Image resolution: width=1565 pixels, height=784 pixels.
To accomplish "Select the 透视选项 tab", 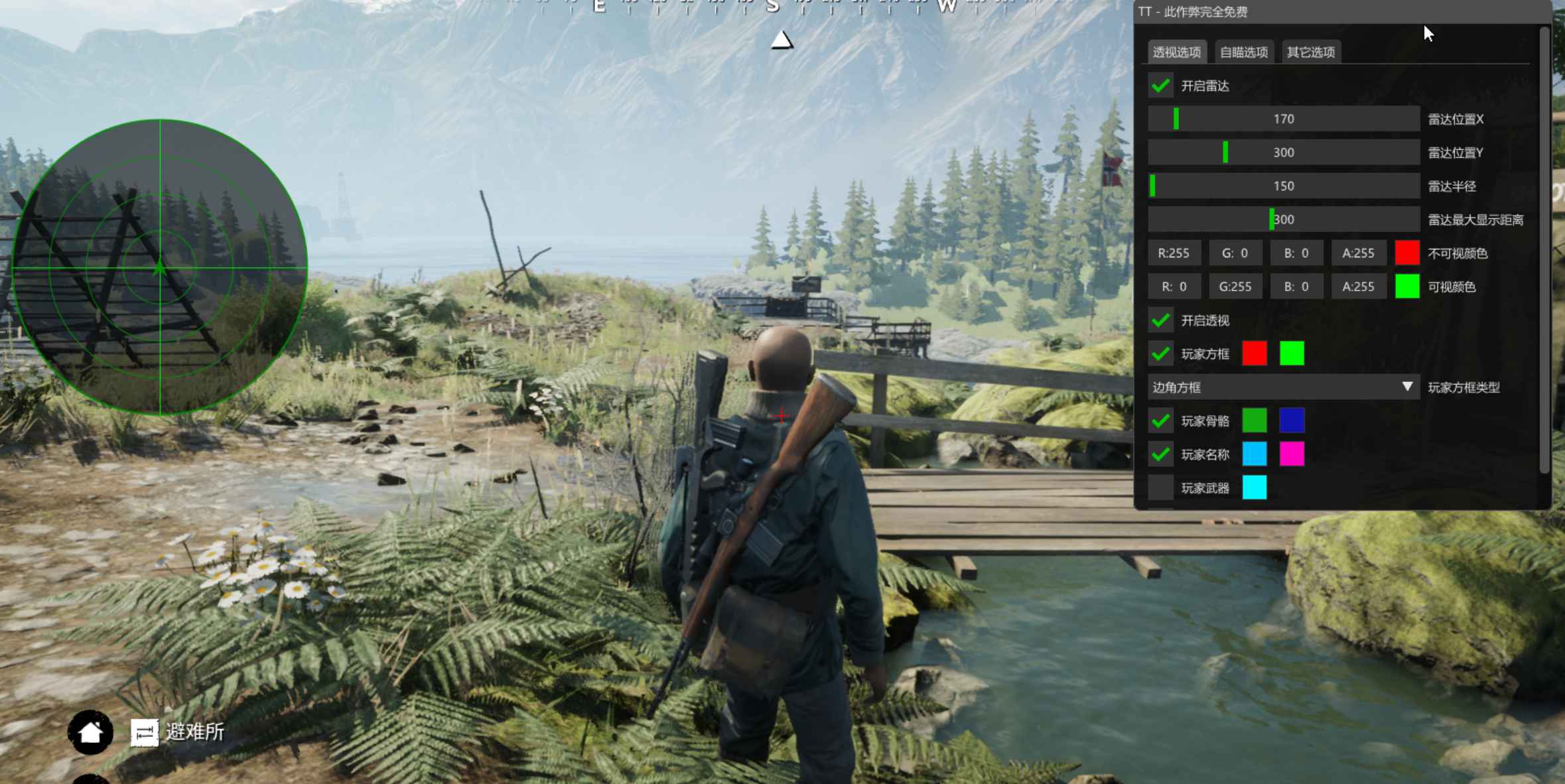I will 1177,51.
